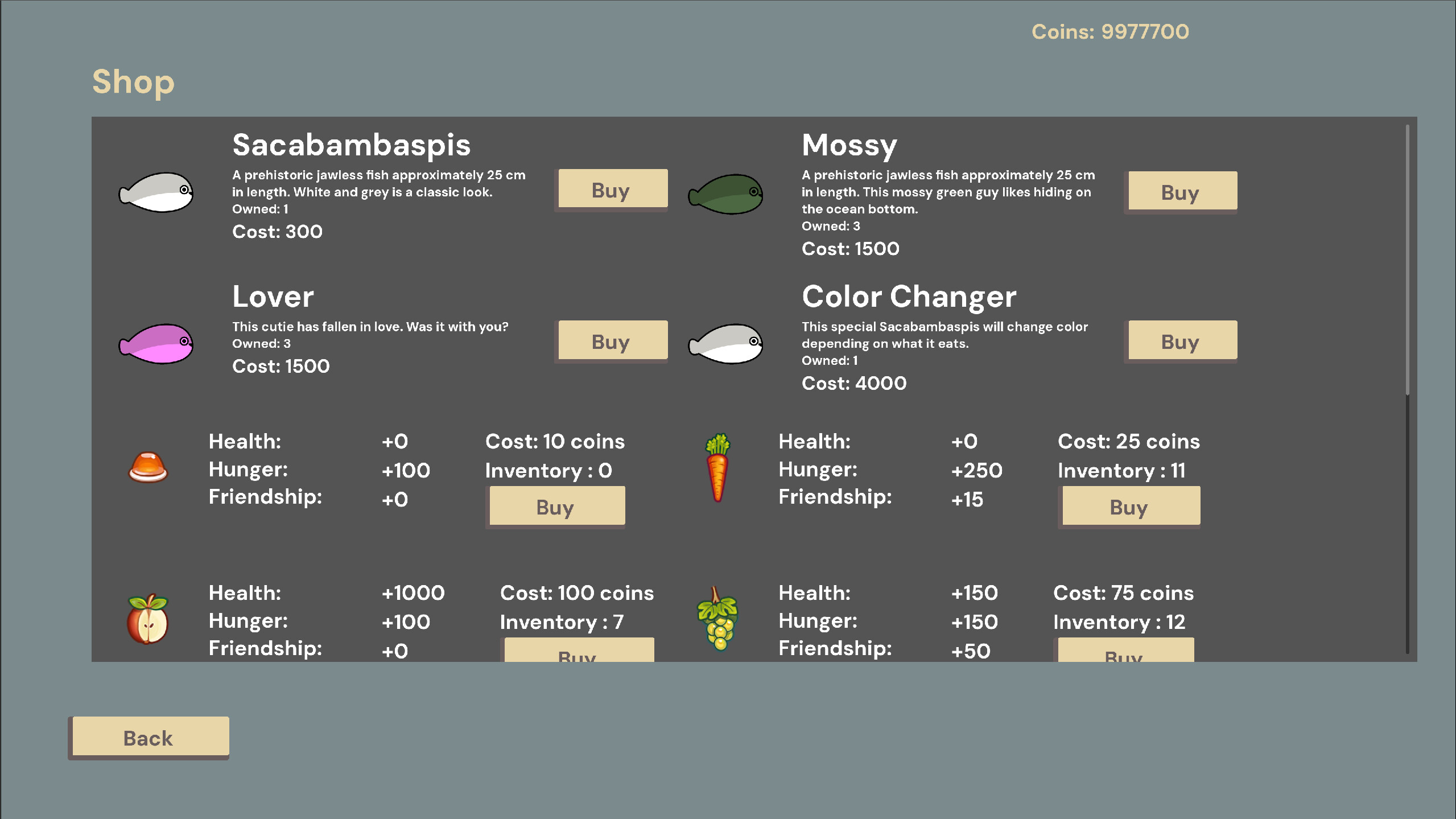
Task: Select the grapes food icon
Action: [717, 619]
